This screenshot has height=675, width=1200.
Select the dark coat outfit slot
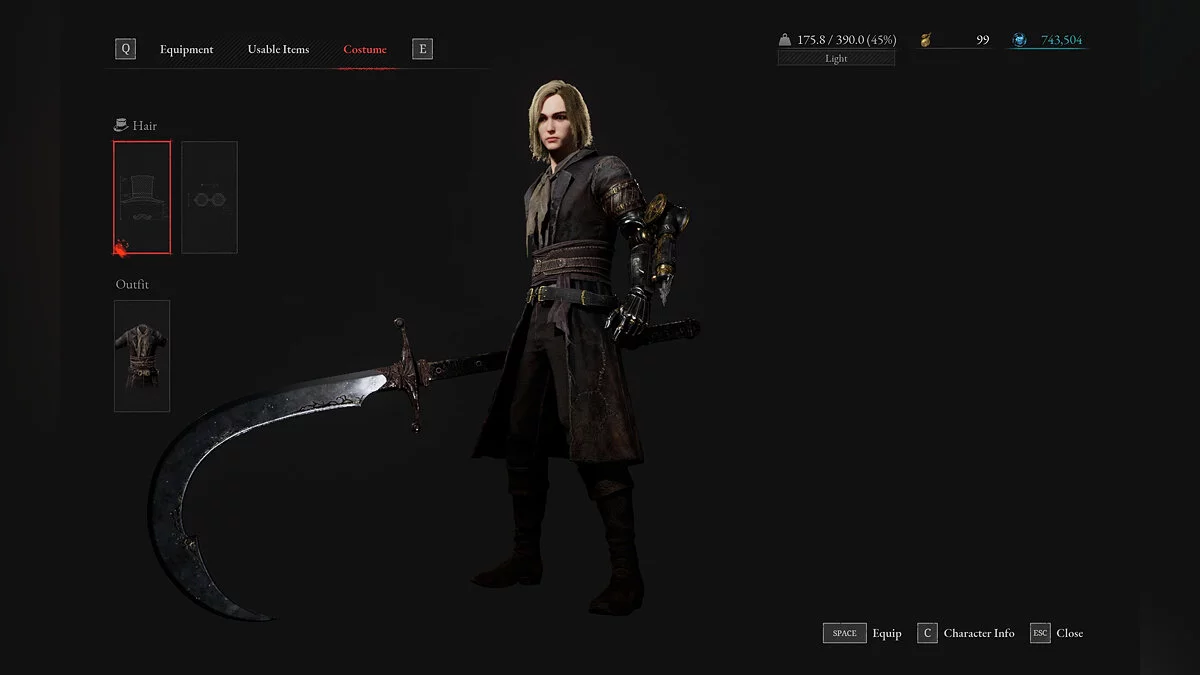point(142,355)
